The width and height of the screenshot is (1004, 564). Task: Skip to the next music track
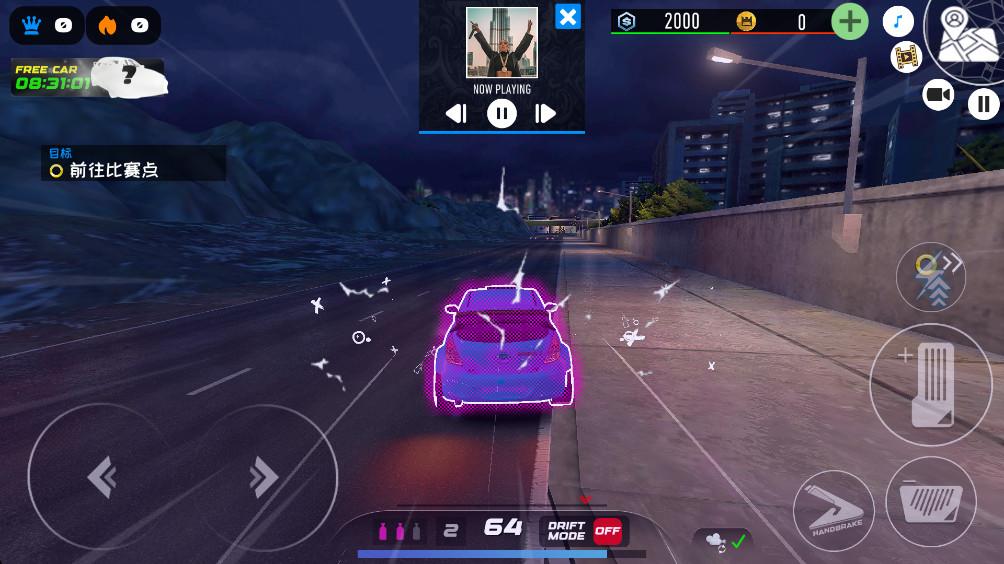pyautogui.click(x=545, y=113)
